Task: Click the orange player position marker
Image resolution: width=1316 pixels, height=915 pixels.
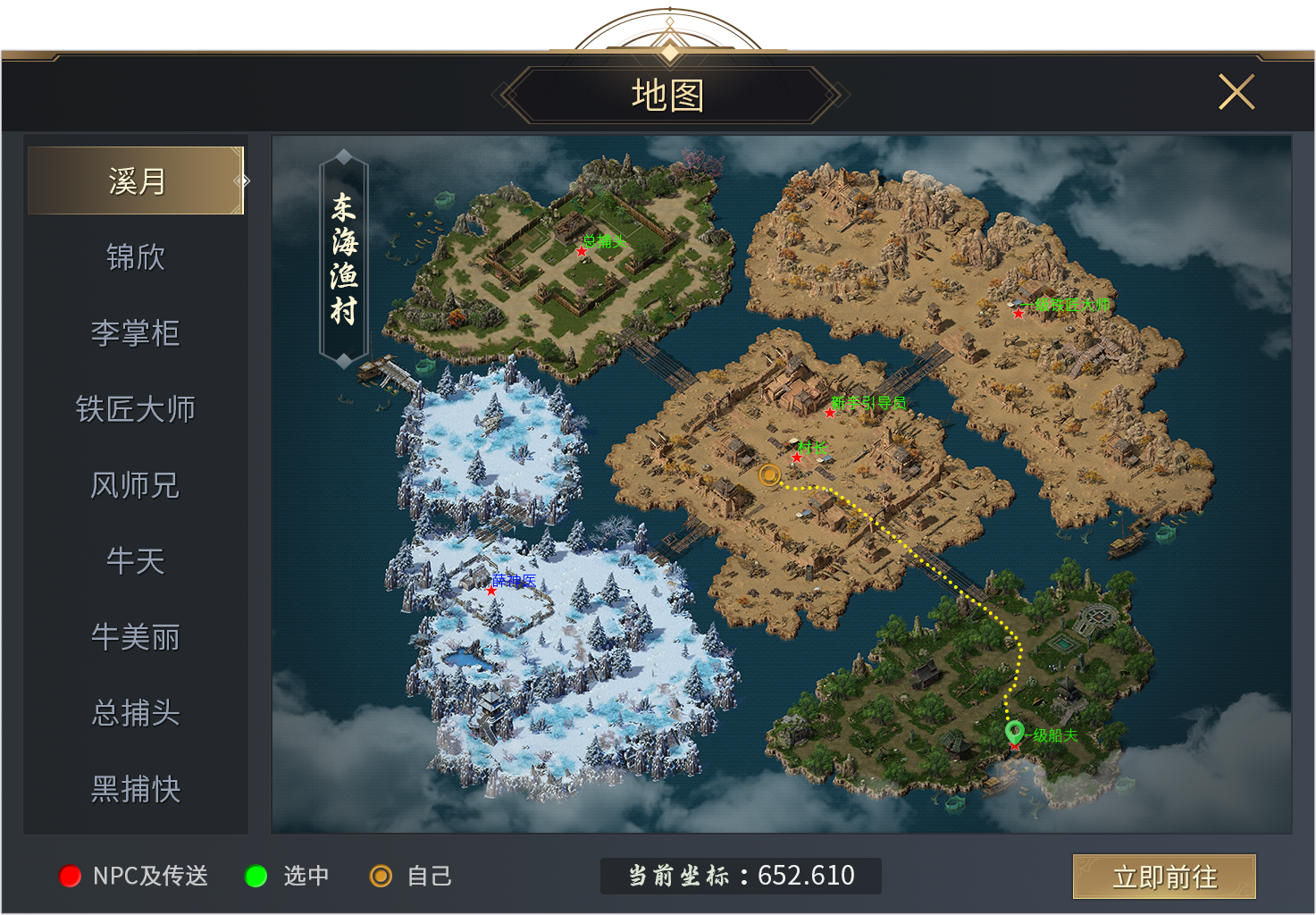Action: (769, 474)
